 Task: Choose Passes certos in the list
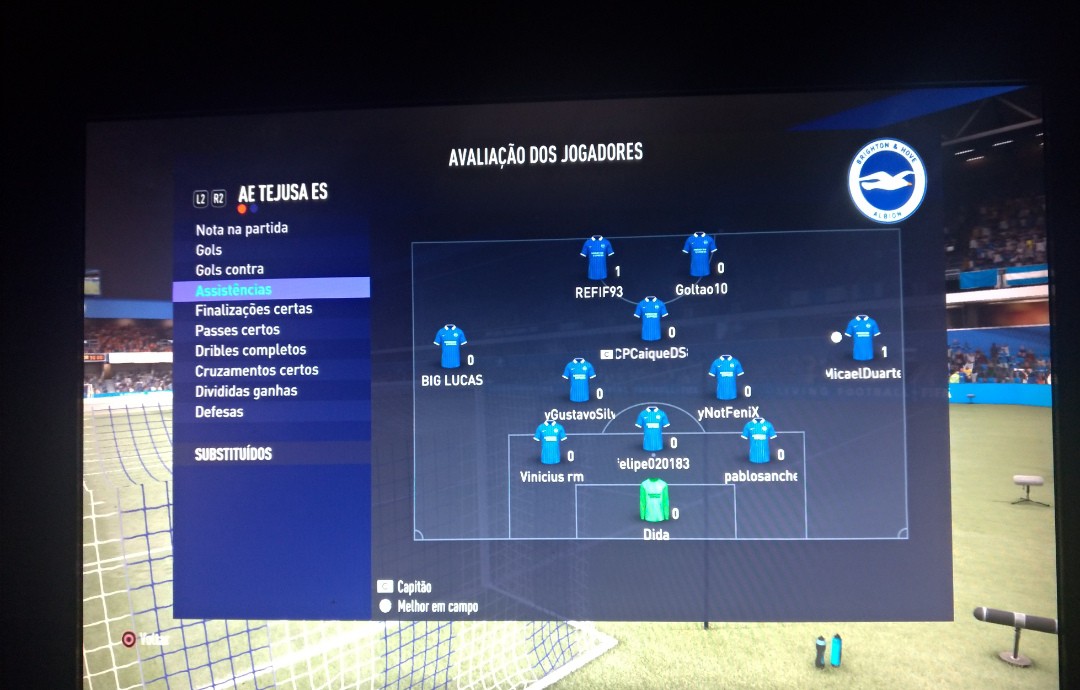coord(238,330)
